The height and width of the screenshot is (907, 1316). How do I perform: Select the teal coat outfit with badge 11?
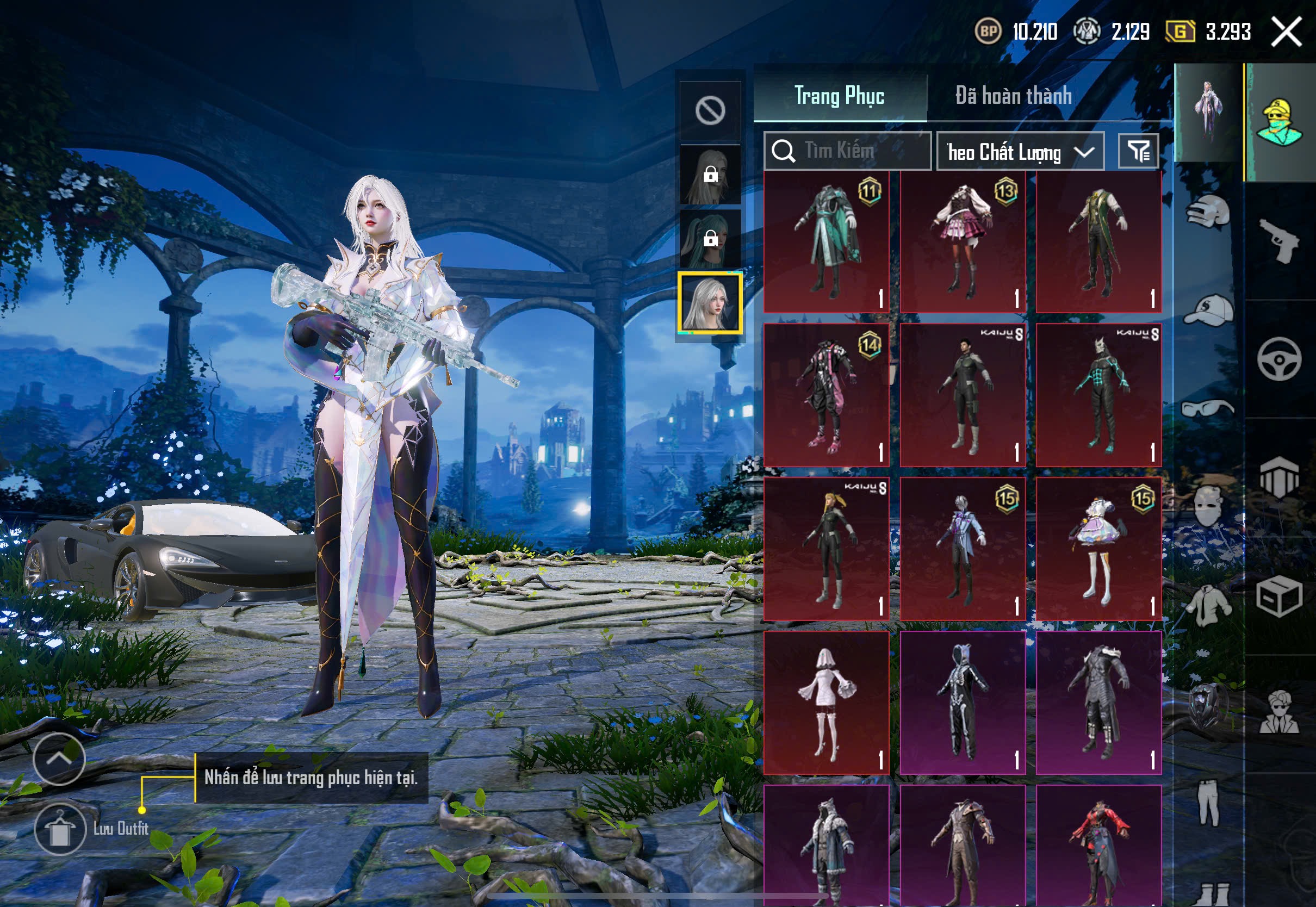(x=826, y=242)
